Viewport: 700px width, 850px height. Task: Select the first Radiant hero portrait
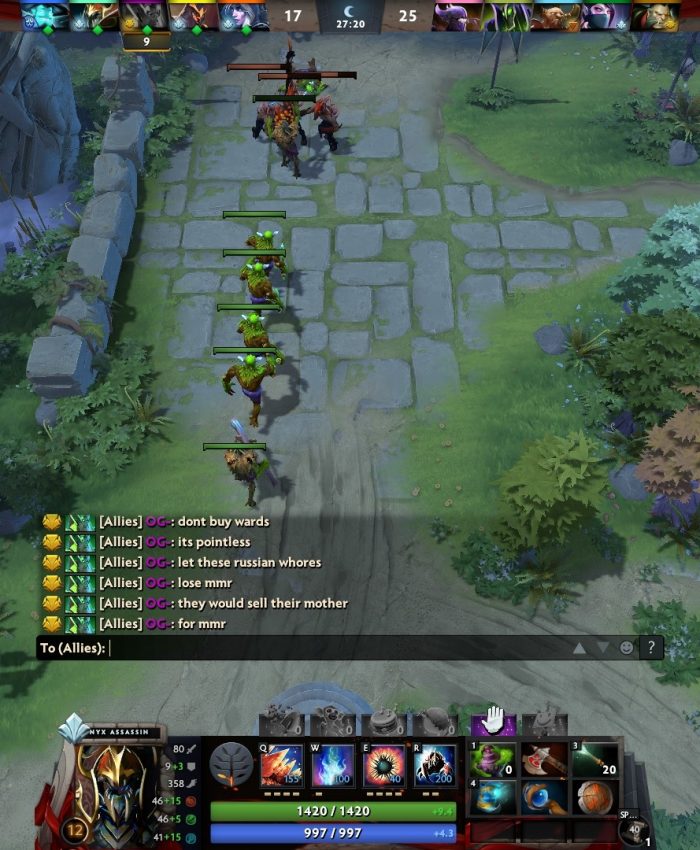(x=45, y=16)
